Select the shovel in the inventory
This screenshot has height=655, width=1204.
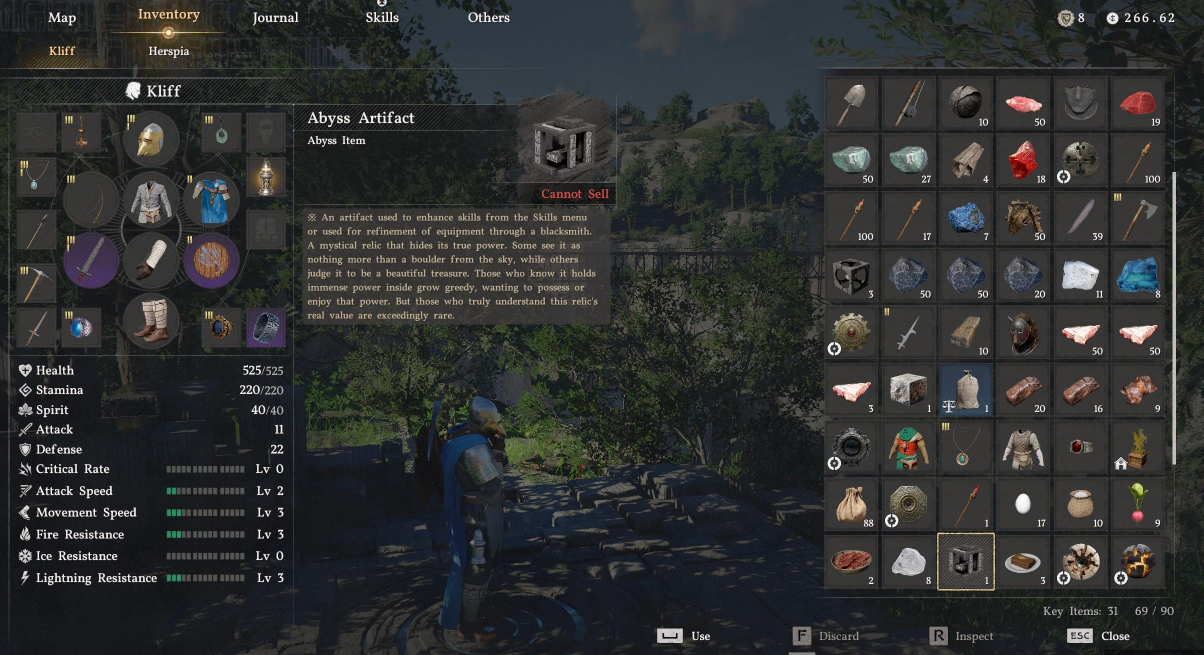coord(853,102)
